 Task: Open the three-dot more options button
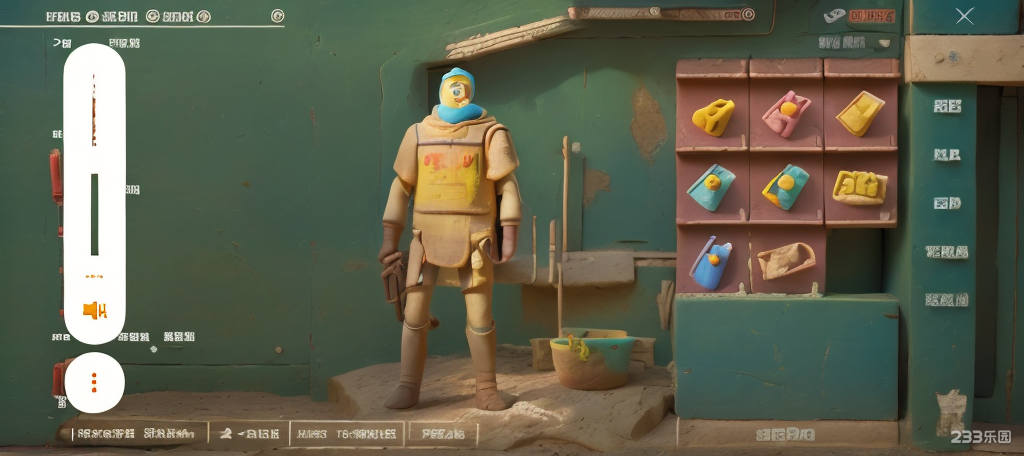[x=94, y=382]
